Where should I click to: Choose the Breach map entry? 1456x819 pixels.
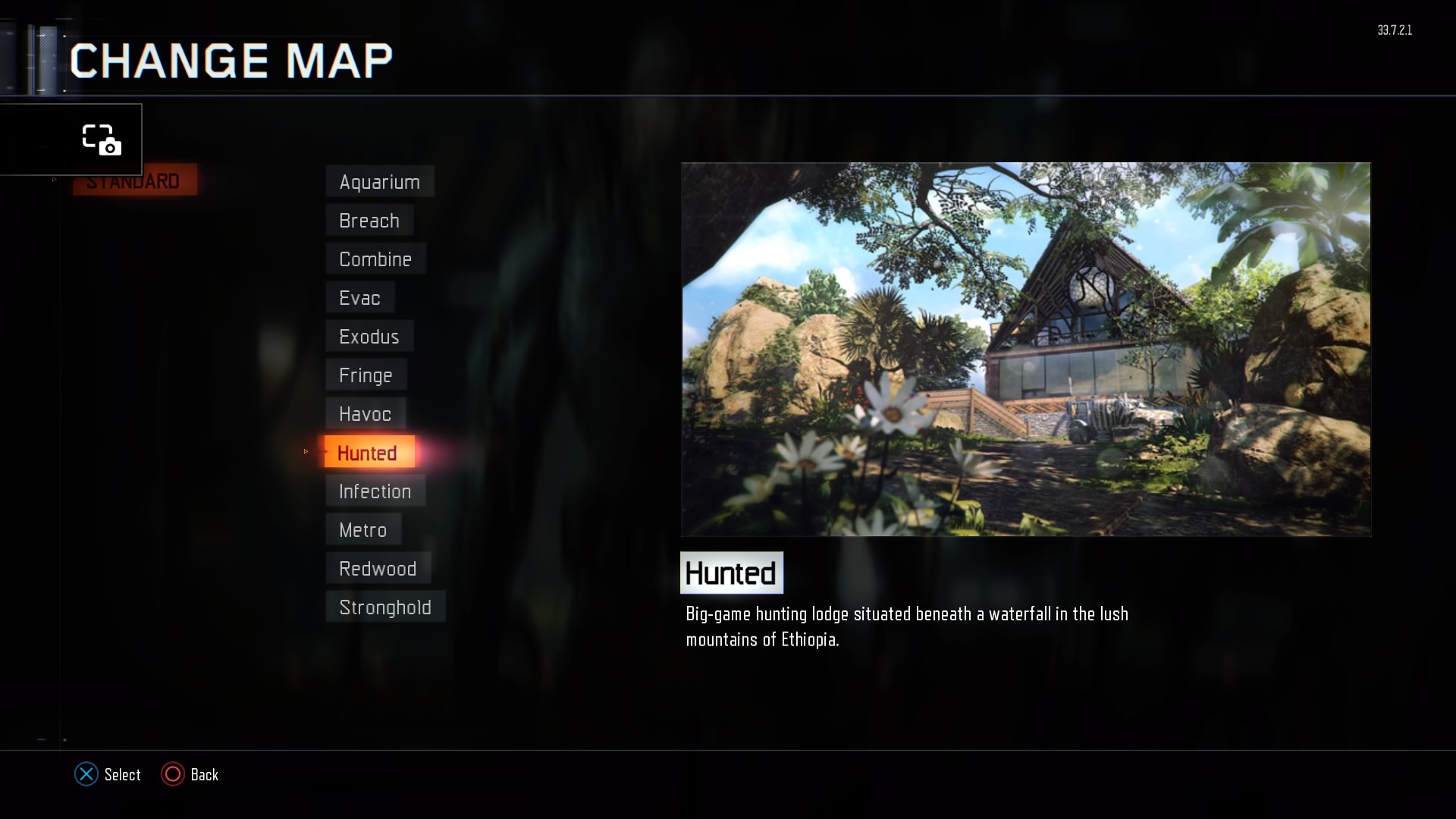coord(369,221)
